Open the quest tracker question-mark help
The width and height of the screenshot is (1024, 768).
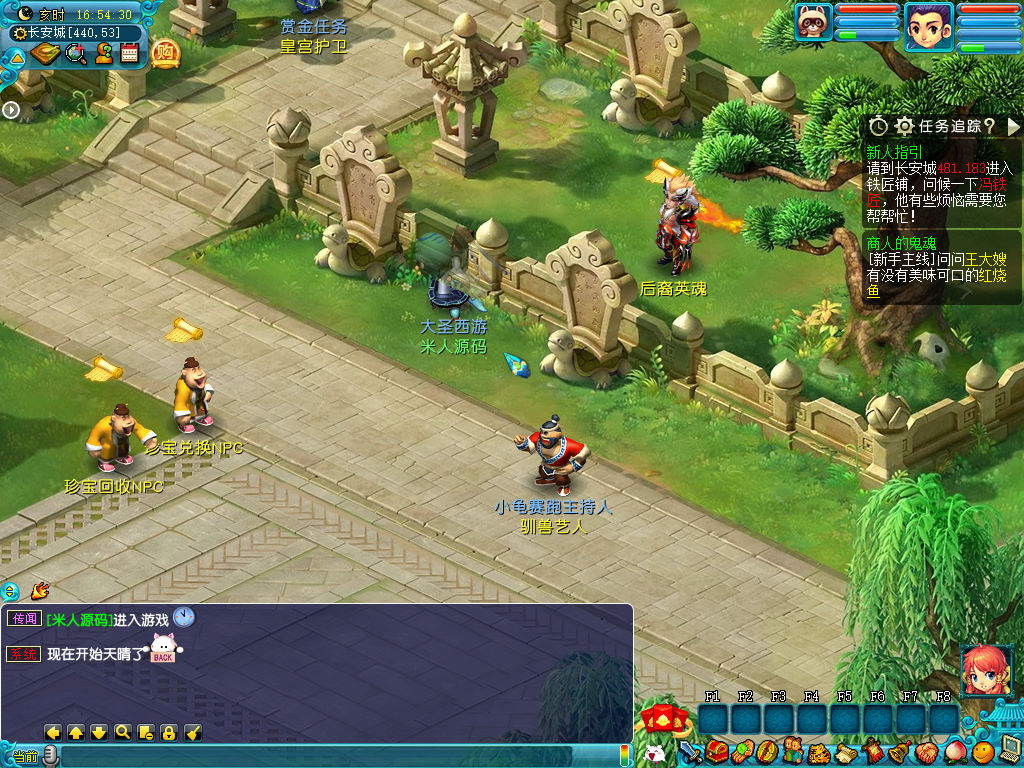pyautogui.click(x=989, y=126)
